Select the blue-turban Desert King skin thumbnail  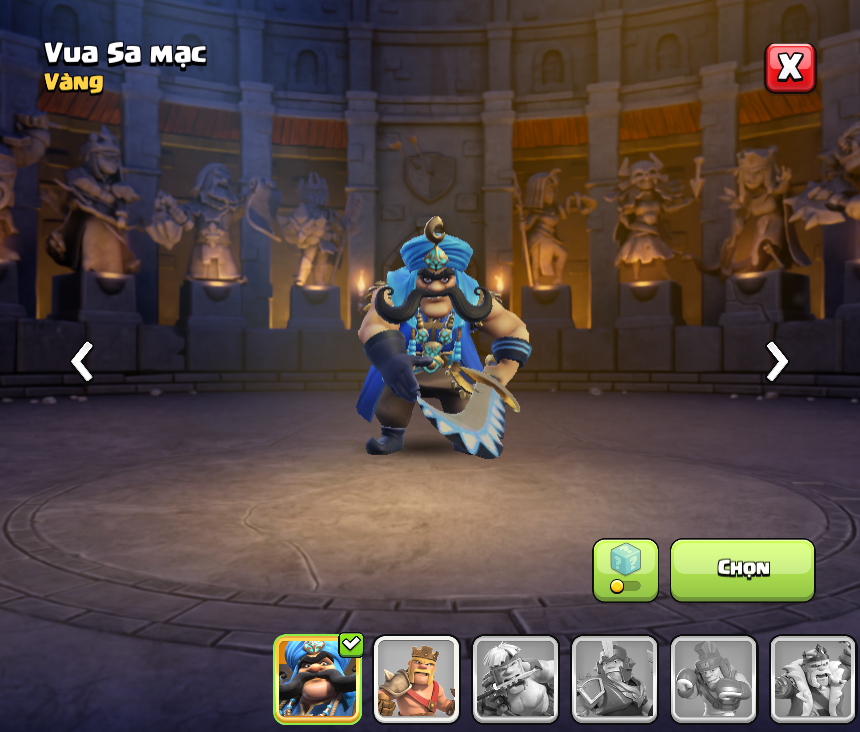coord(317,679)
